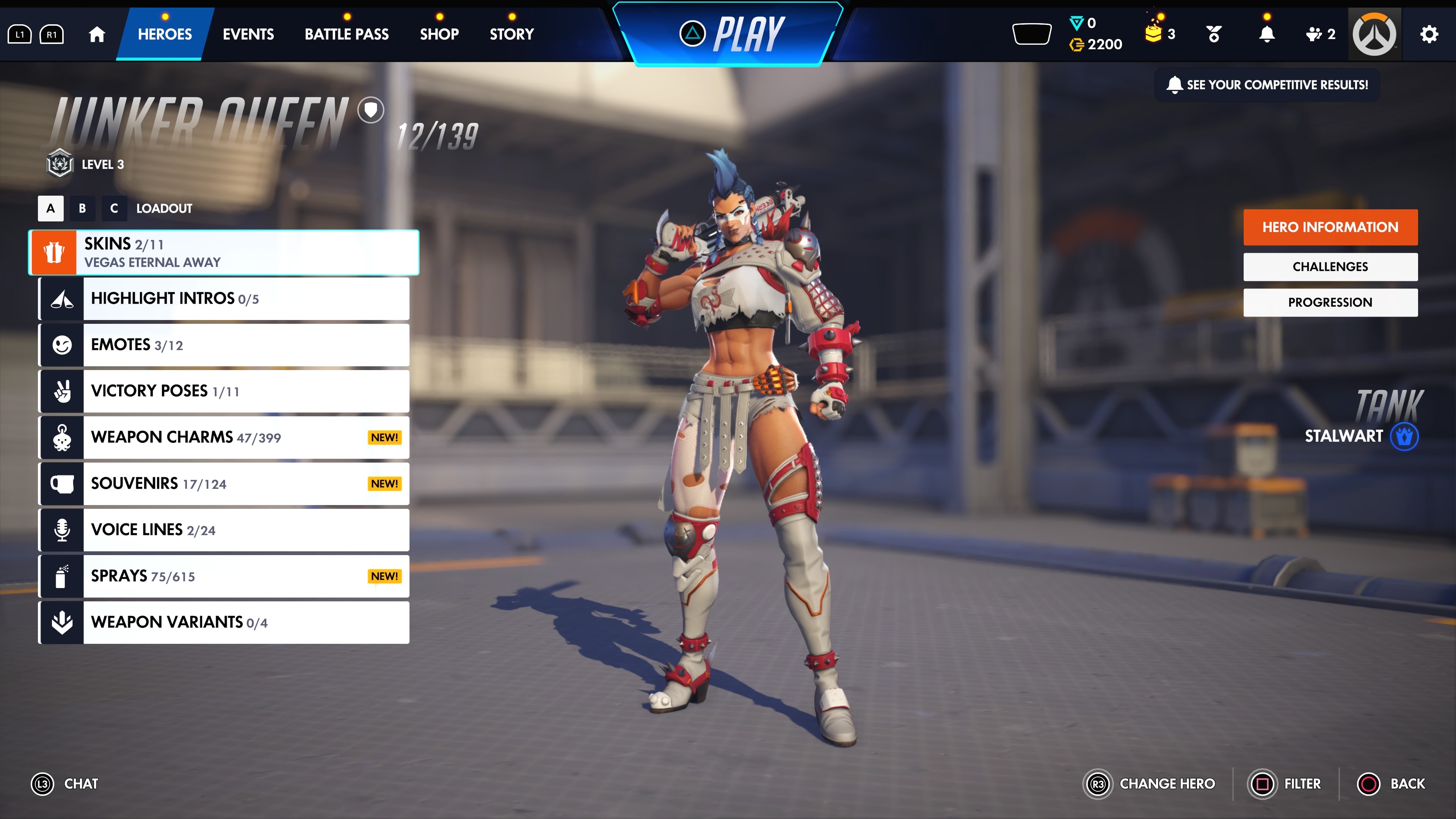Select the Story tab
Viewport: 1456px width, 819px height.
point(511,34)
